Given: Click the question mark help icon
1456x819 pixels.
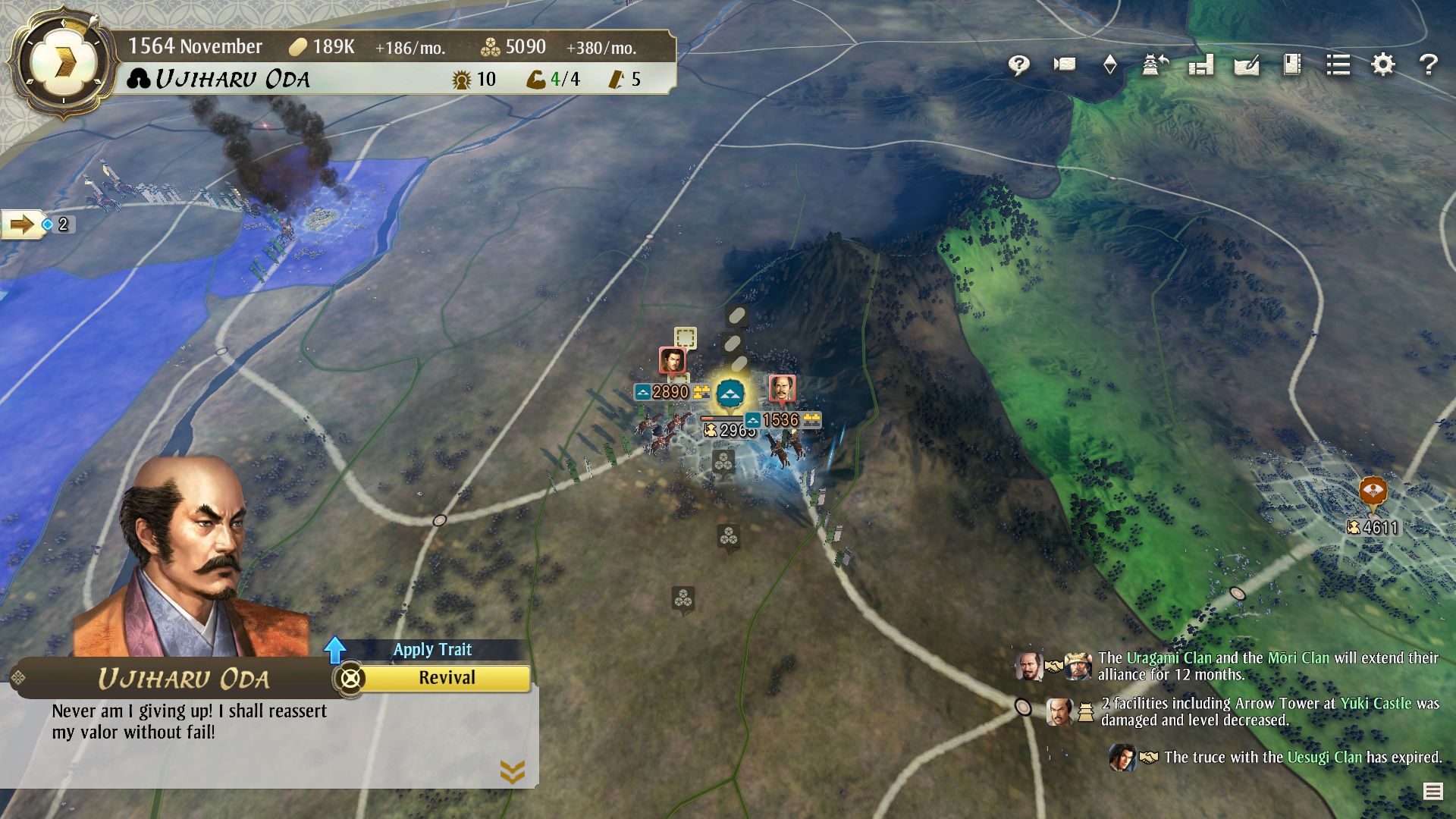Looking at the screenshot, I should [x=1429, y=65].
